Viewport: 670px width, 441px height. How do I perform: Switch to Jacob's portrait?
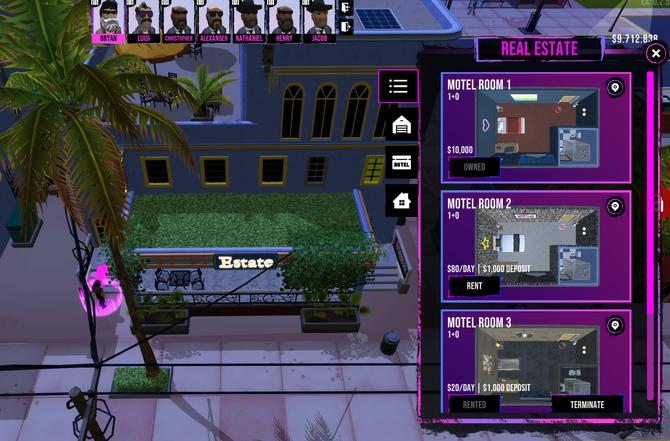[319, 20]
